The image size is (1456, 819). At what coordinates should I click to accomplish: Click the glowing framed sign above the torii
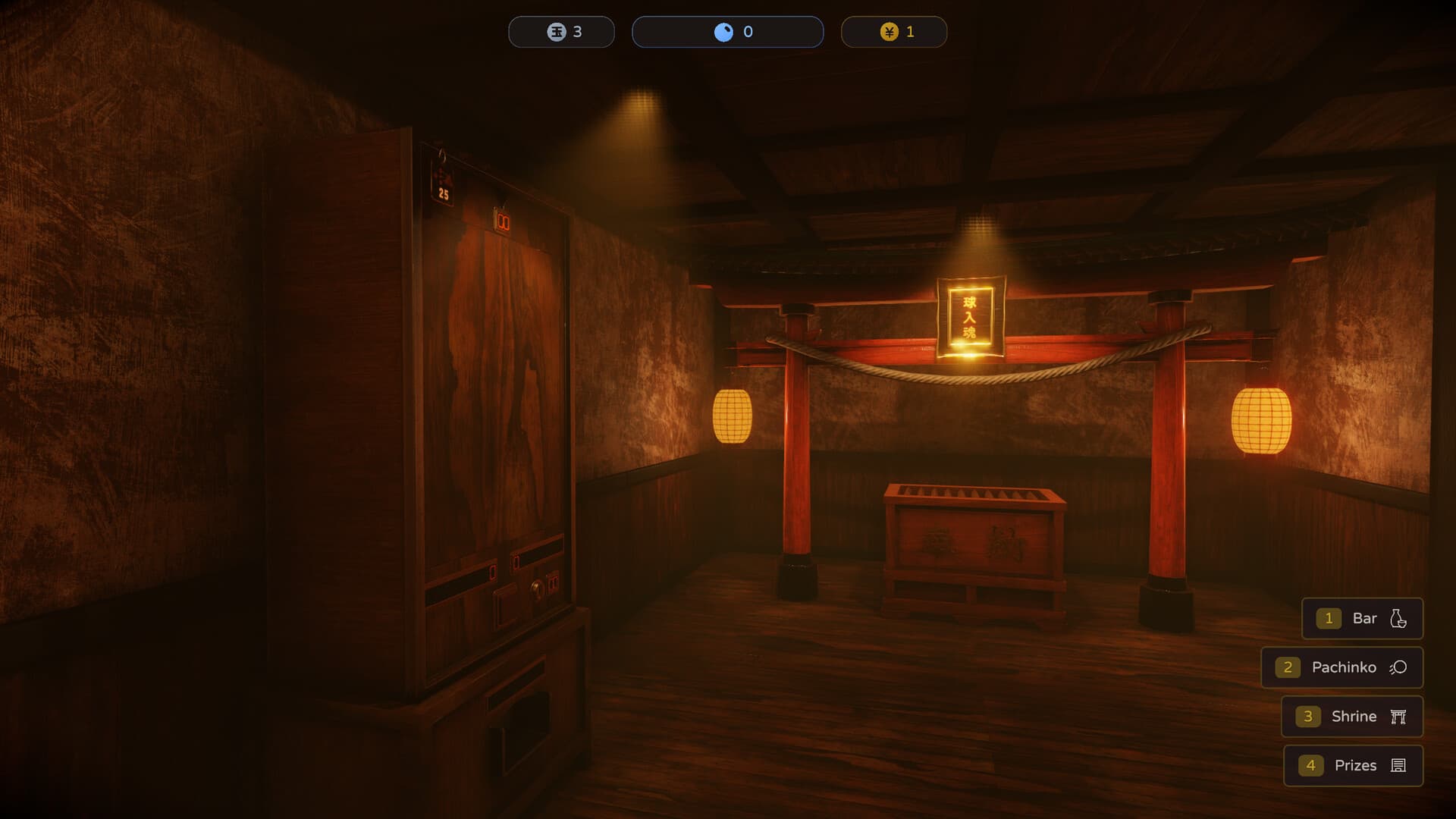click(x=971, y=318)
